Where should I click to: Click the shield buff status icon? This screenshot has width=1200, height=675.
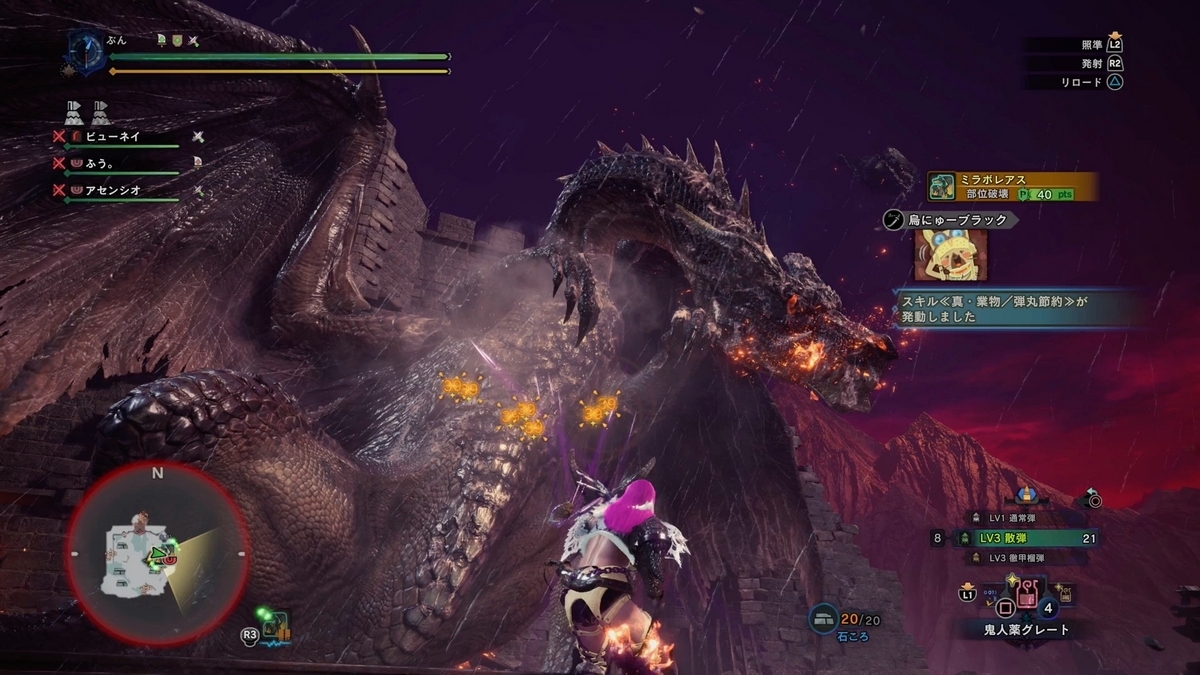pos(176,40)
